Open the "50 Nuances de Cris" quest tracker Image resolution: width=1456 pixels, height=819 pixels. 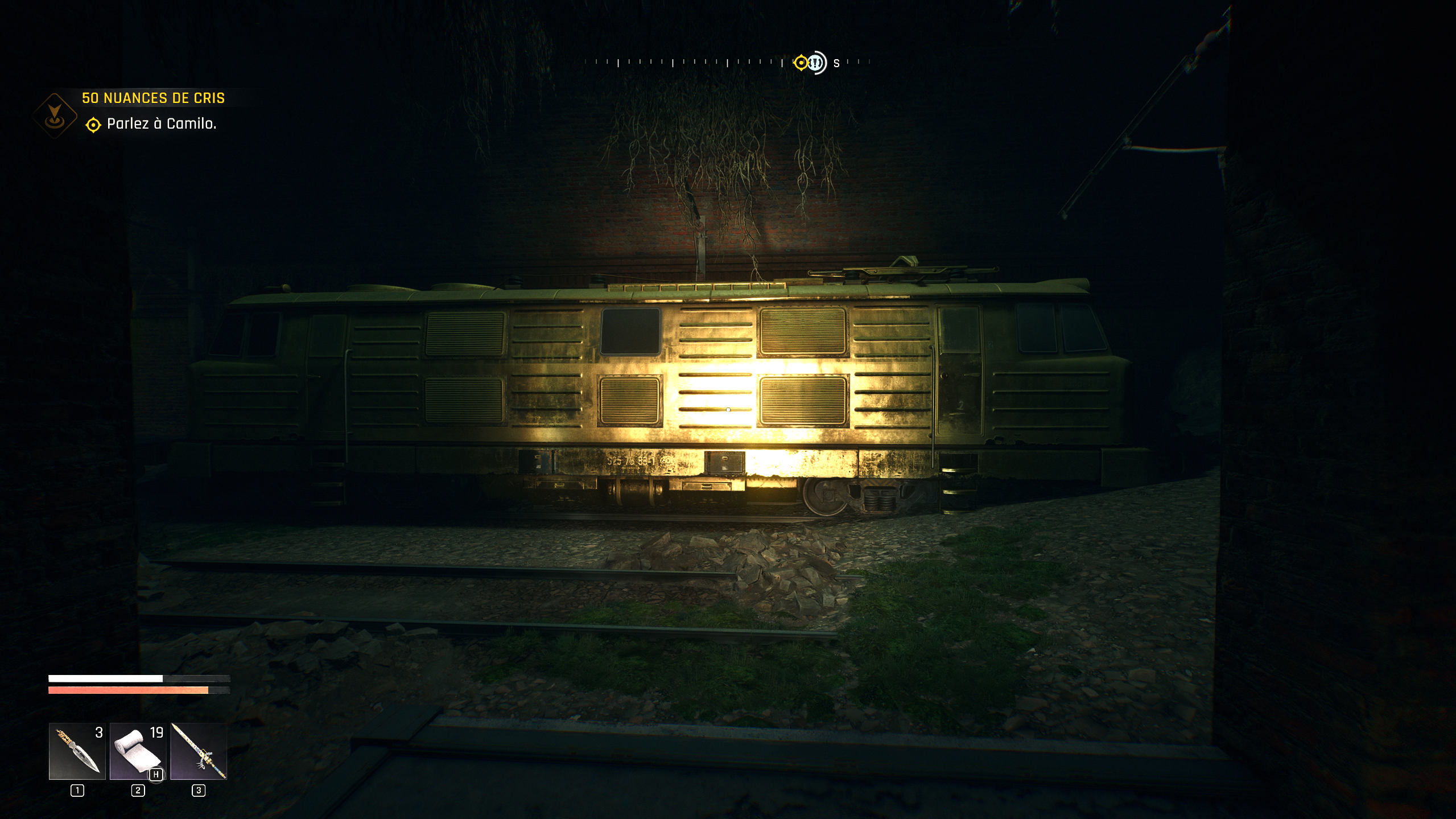(x=153, y=98)
